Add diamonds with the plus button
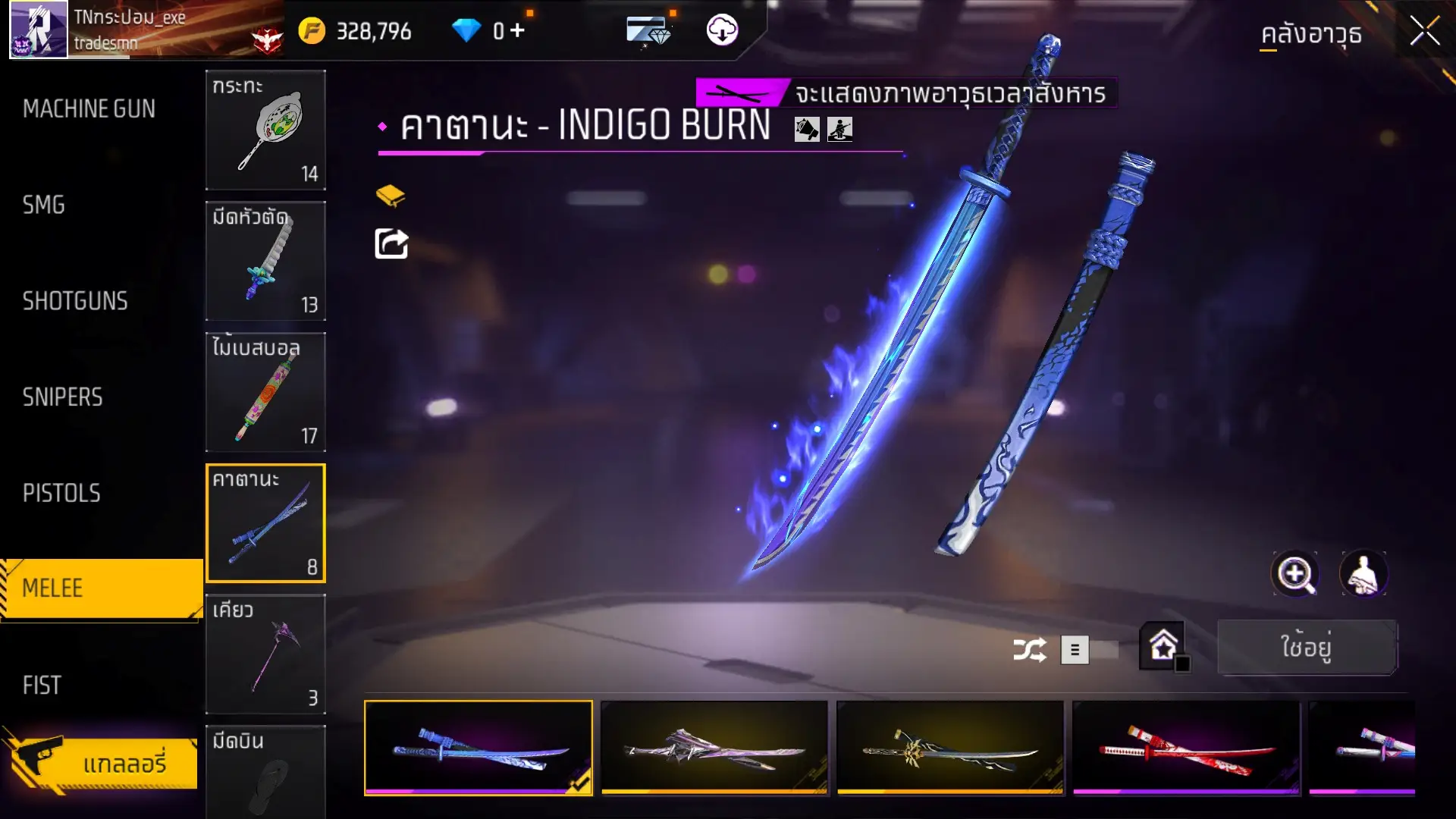 (x=517, y=30)
